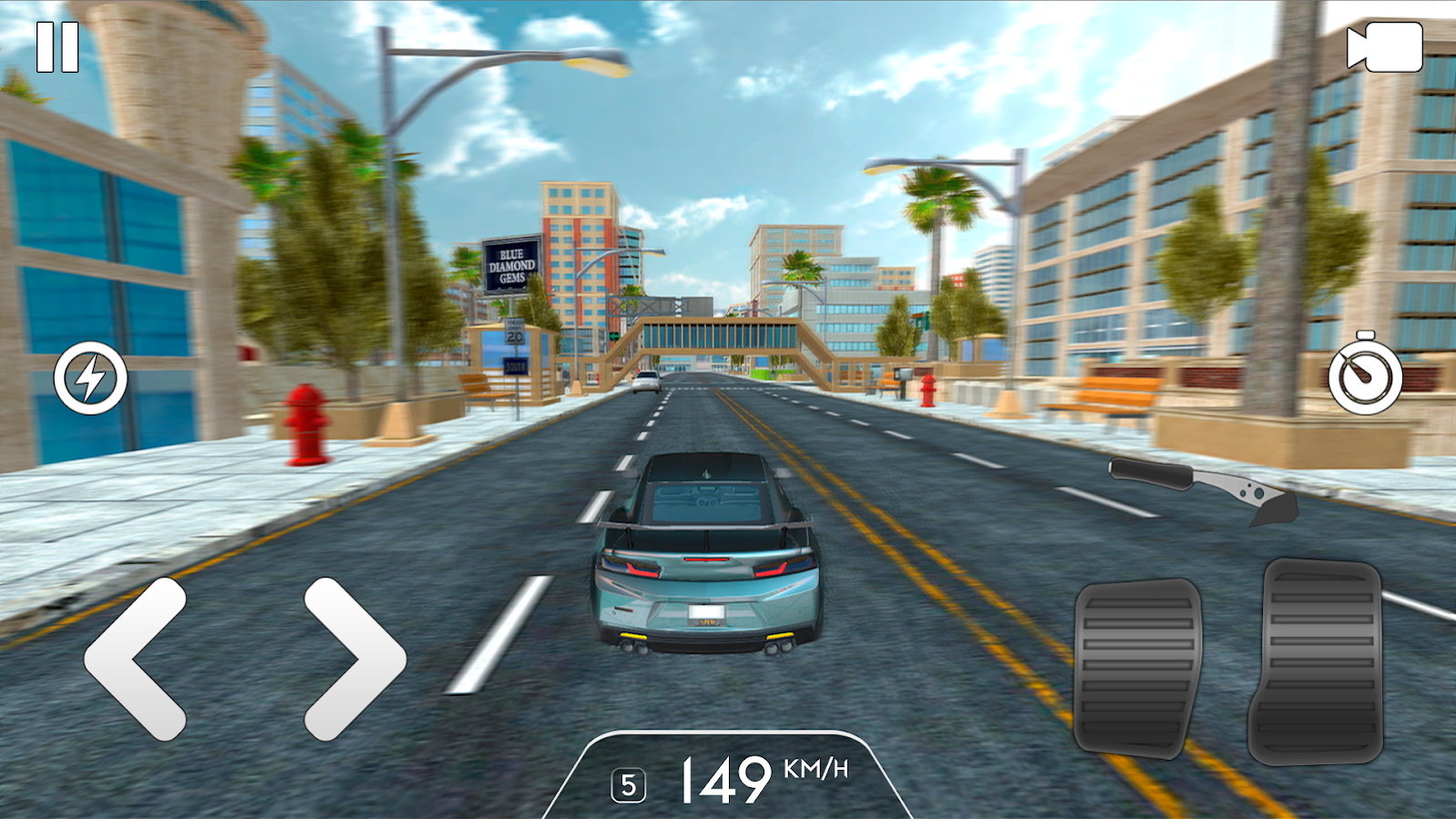Activate the lightning bolt nitro boost
The width and height of the screenshot is (1456, 819).
point(90,378)
